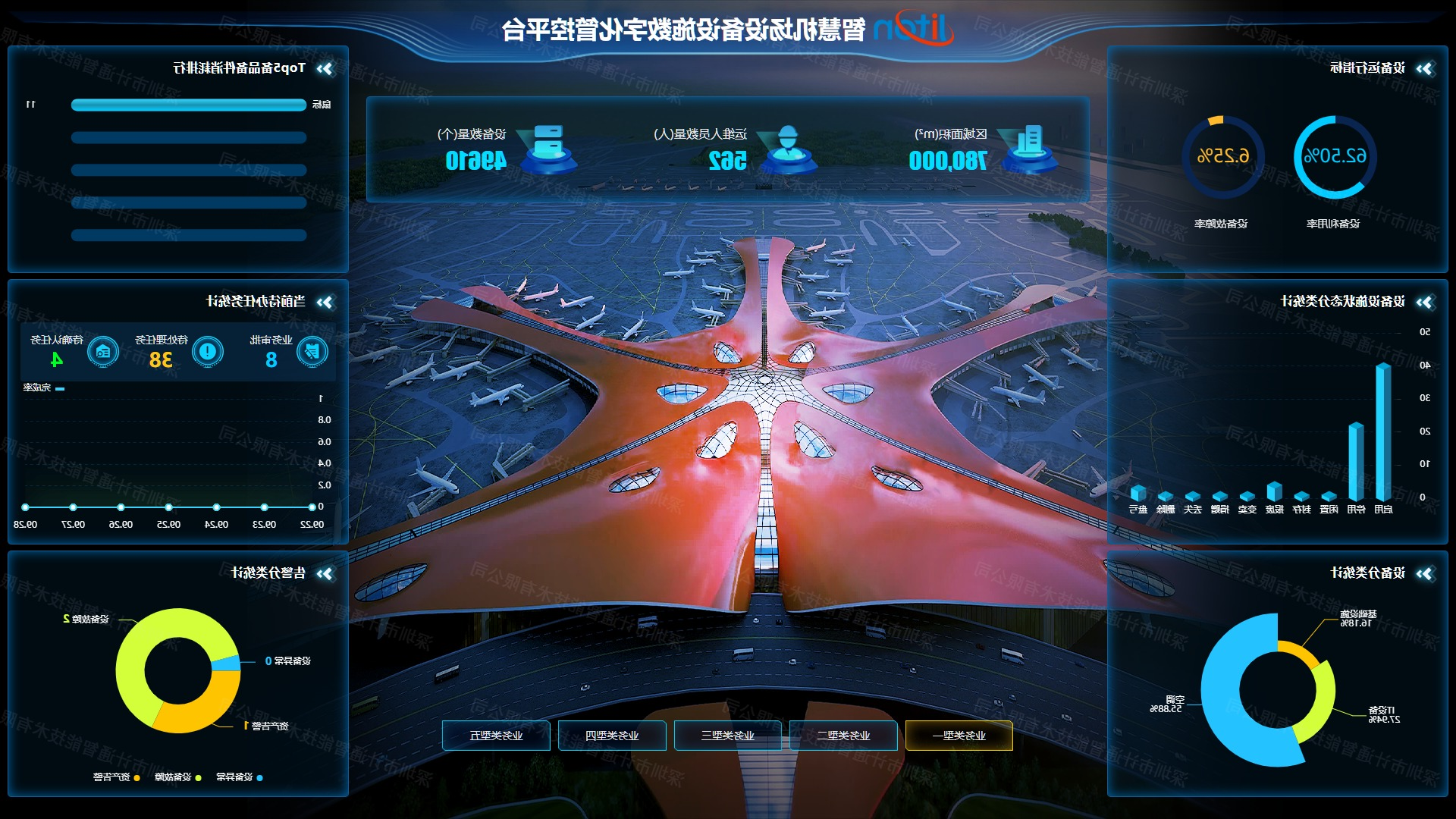Toggle the 资产告警 legend entry
Screen dimensions: 1456x819
coord(117,777)
